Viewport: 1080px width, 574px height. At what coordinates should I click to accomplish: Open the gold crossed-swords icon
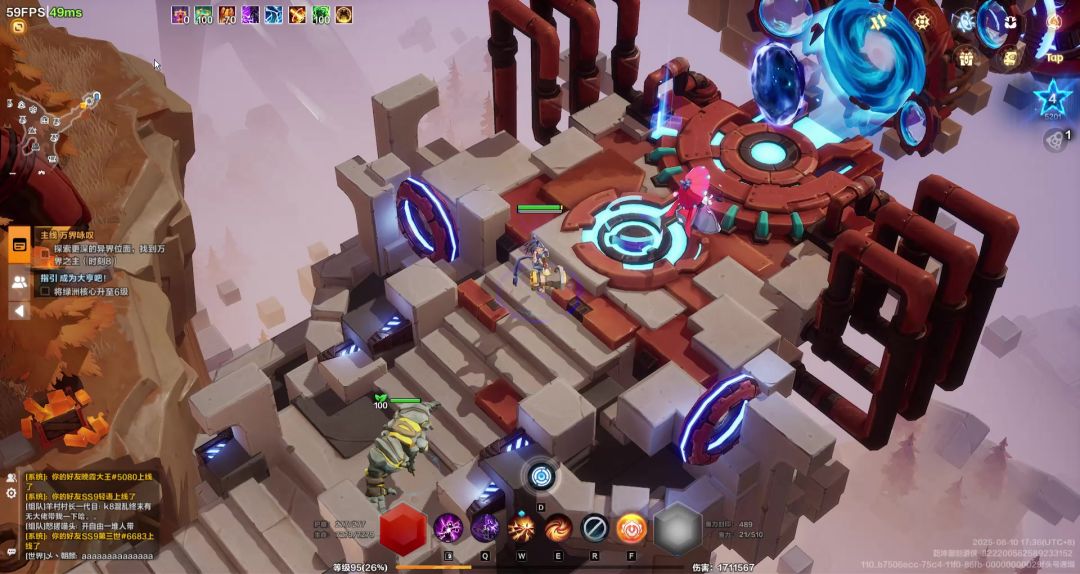[x=880, y=20]
